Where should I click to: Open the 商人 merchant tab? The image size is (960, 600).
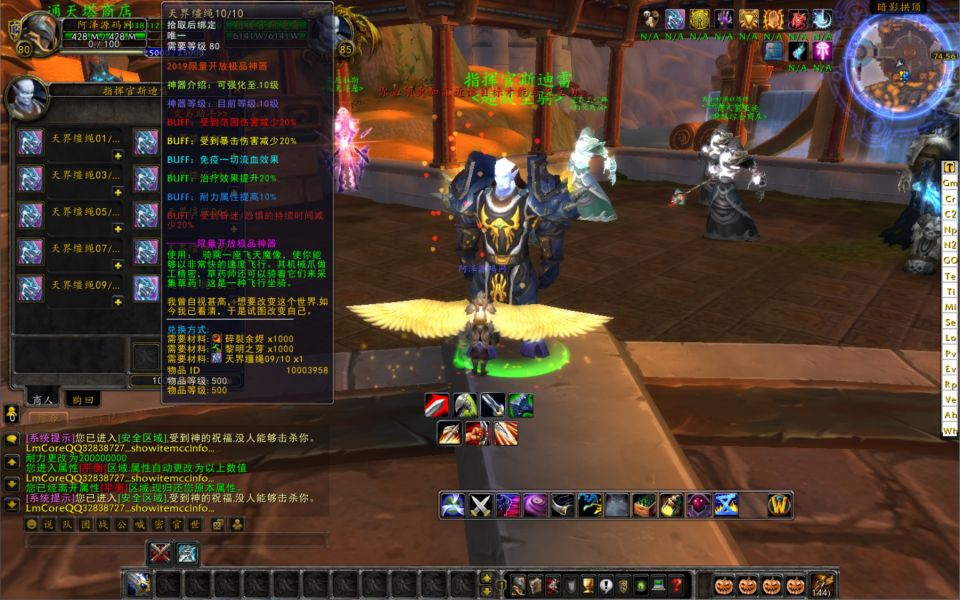click(42, 398)
